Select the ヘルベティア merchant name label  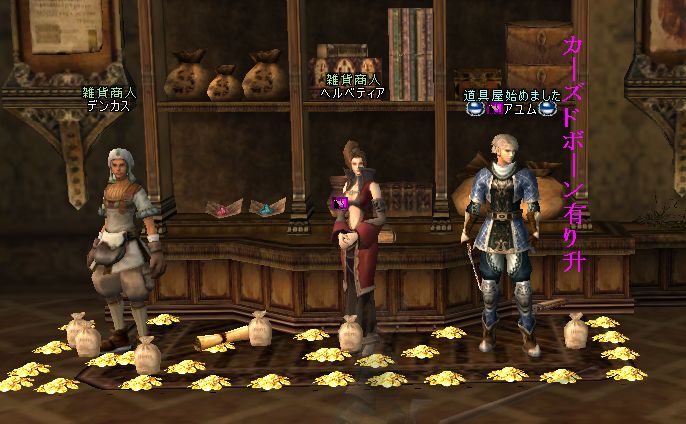[352, 90]
